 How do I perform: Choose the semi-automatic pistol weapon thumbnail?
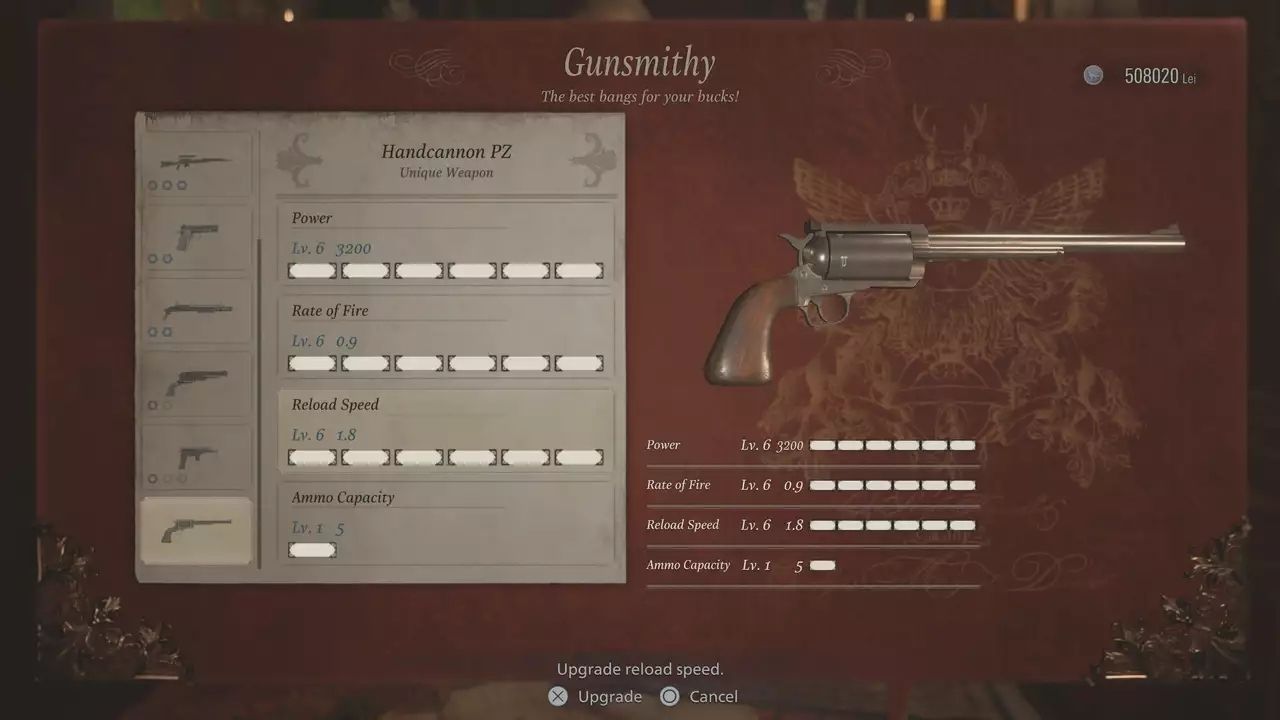[195, 237]
